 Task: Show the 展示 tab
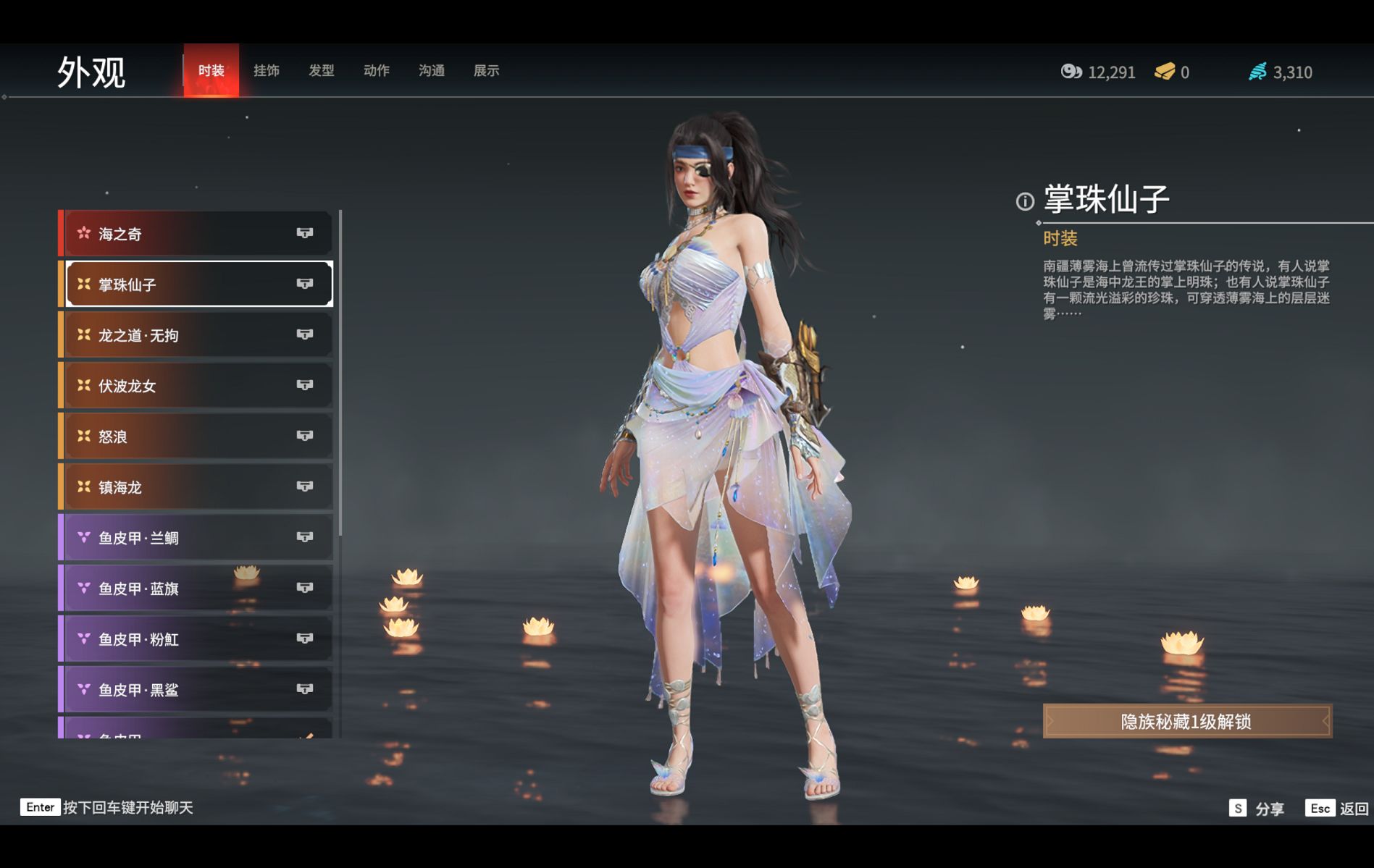486,70
